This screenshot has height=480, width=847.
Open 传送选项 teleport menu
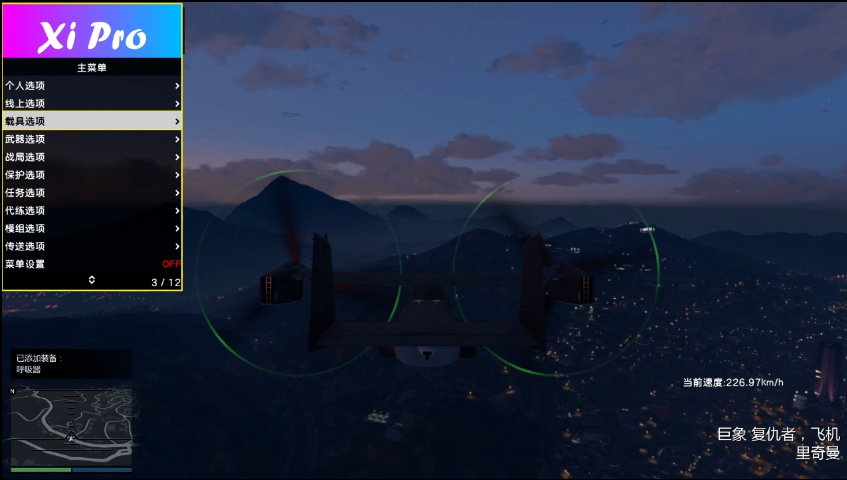point(92,246)
